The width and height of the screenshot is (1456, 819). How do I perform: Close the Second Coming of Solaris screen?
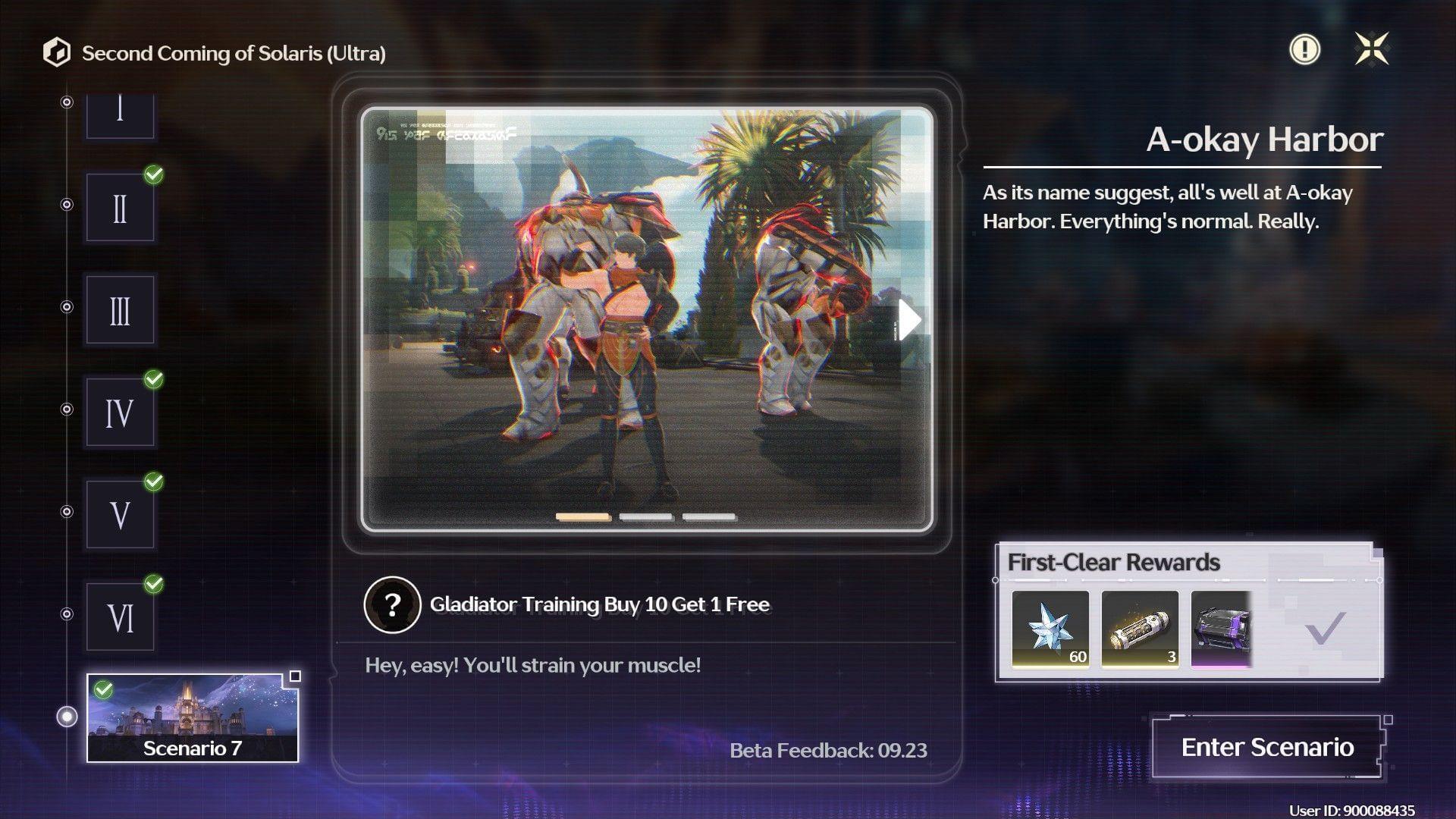click(x=1372, y=49)
